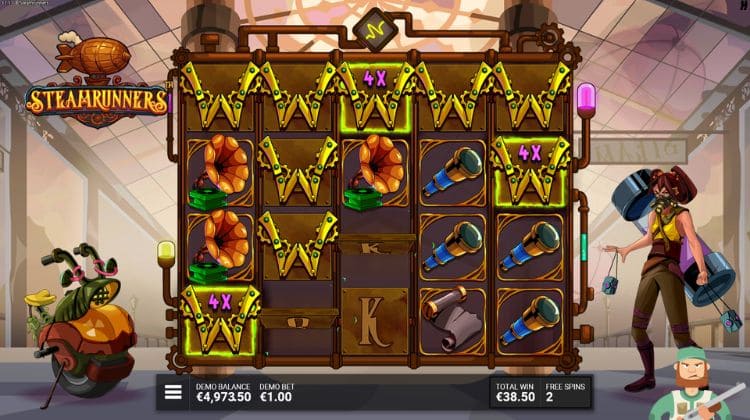Open the hamburger menu in the bottom bar
This screenshot has width=750, height=420.
173,393
